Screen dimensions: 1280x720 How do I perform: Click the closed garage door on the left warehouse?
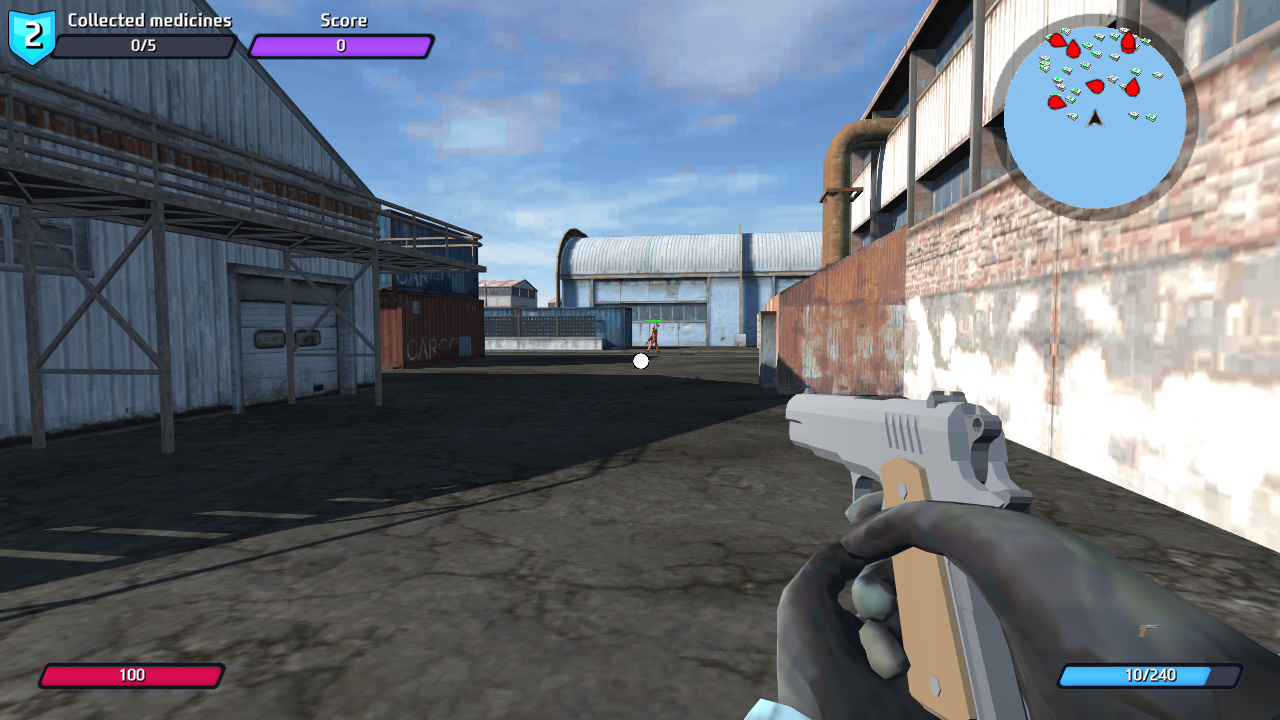coord(290,330)
